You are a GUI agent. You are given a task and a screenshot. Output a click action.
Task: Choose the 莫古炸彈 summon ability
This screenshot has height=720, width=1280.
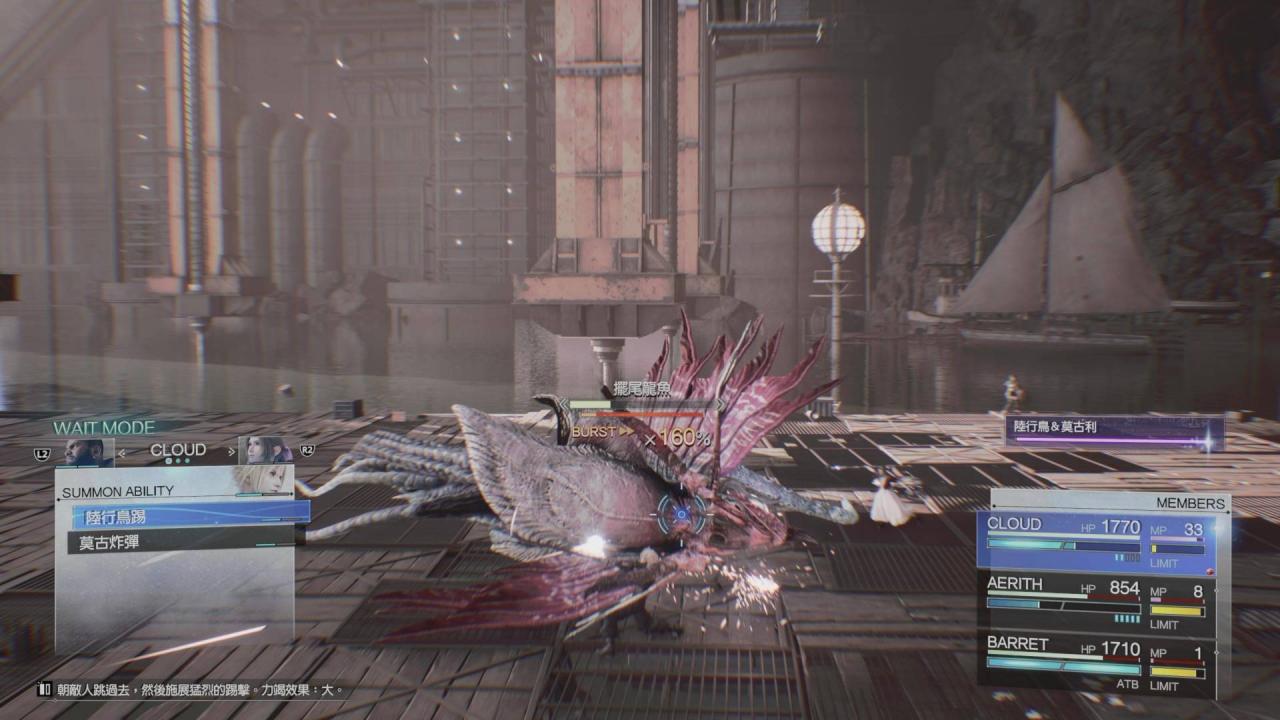tap(185, 543)
